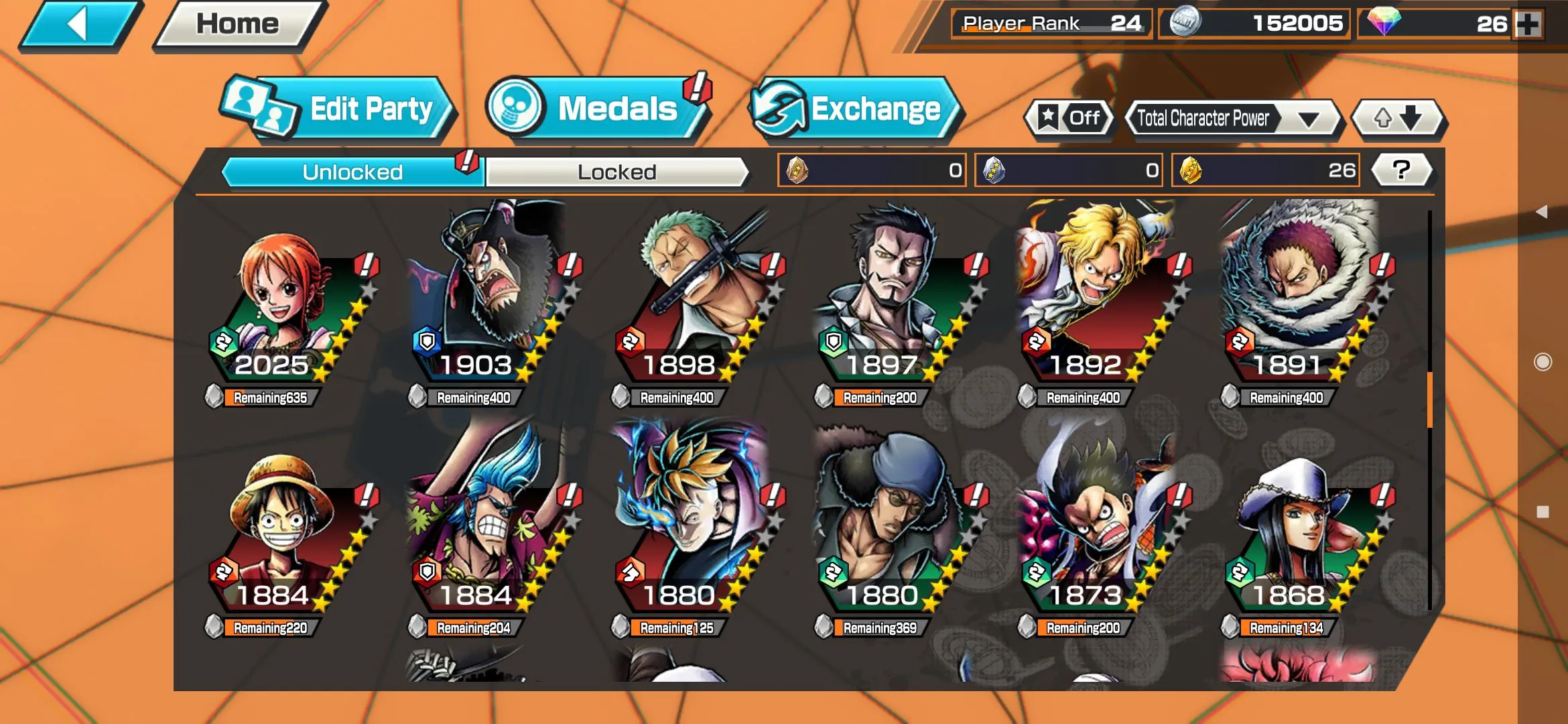Add rainbow diamonds with the plus button

tap(1529, 24)
